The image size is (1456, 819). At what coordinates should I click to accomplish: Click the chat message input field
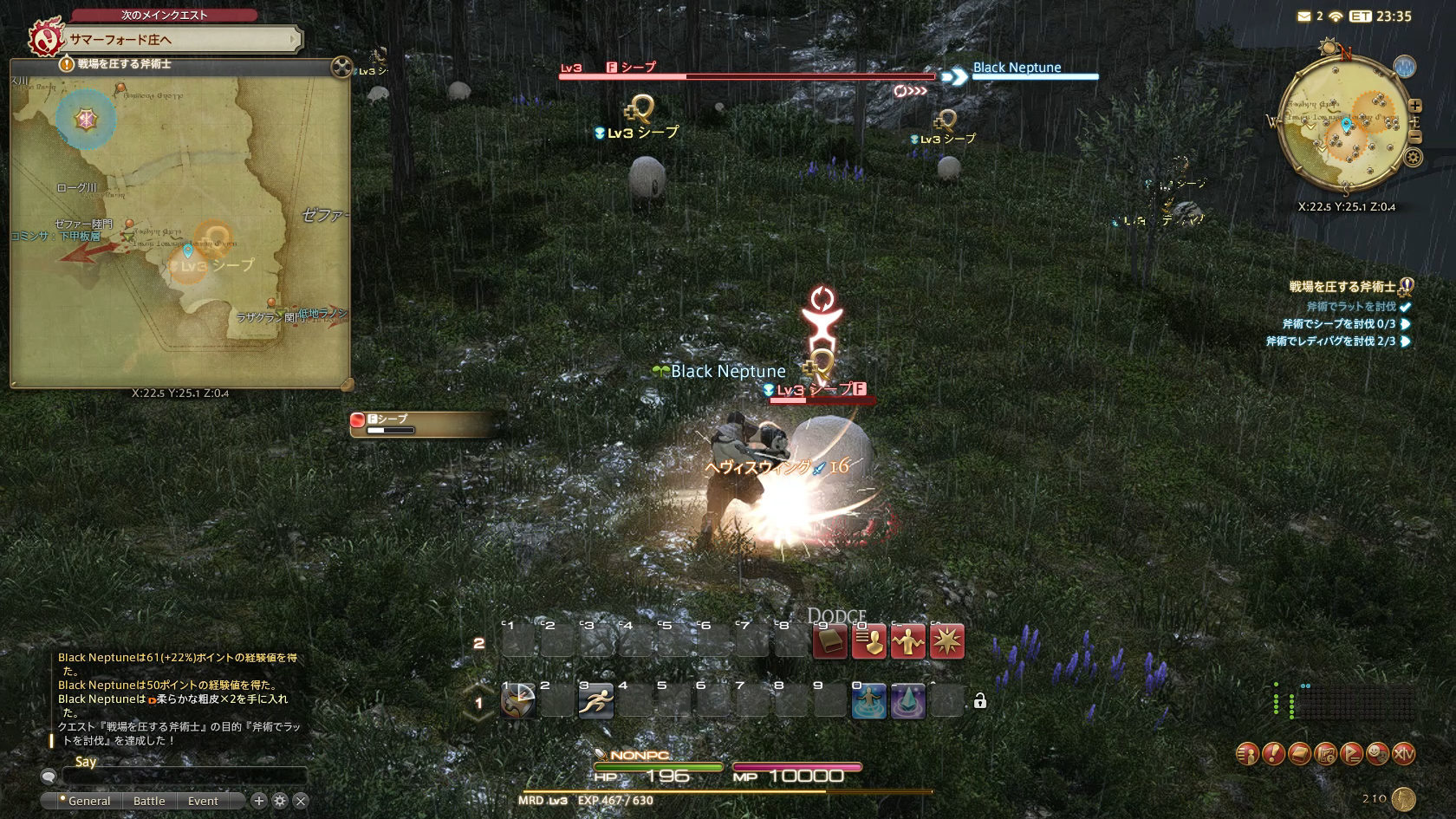coord(184,776)
